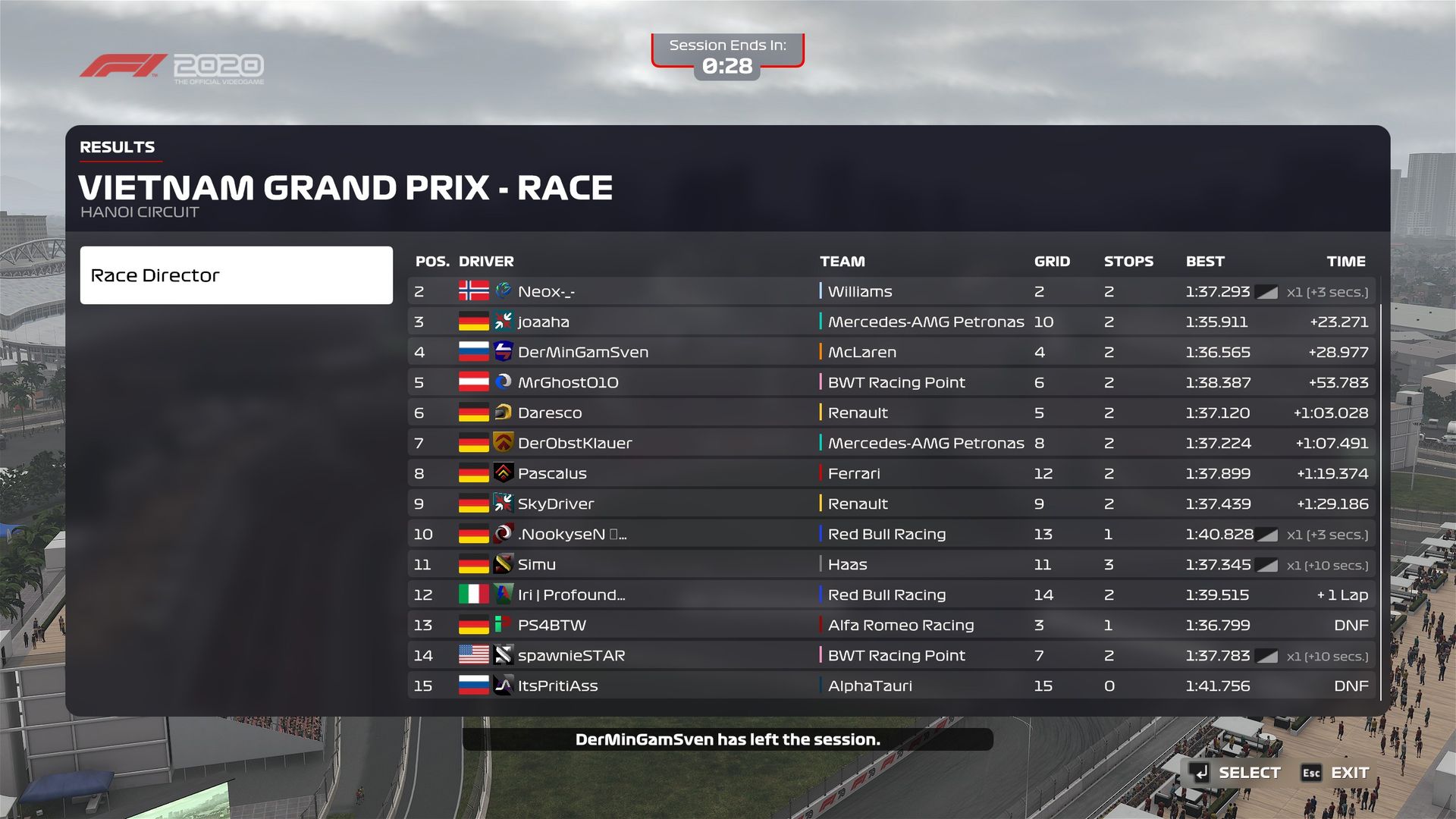Pick the Daresco driver row
Screen dimensions: 1456x819
tap(891, 413)
